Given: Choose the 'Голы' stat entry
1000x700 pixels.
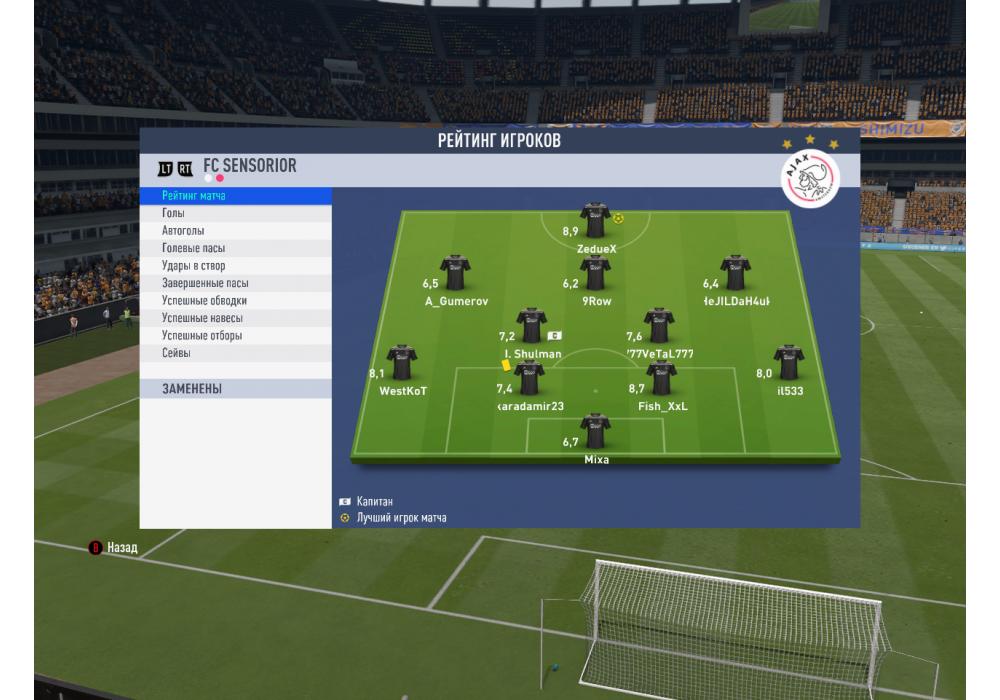Looking at the screenshot, I should pyautogui.click(x=235, y=213).
